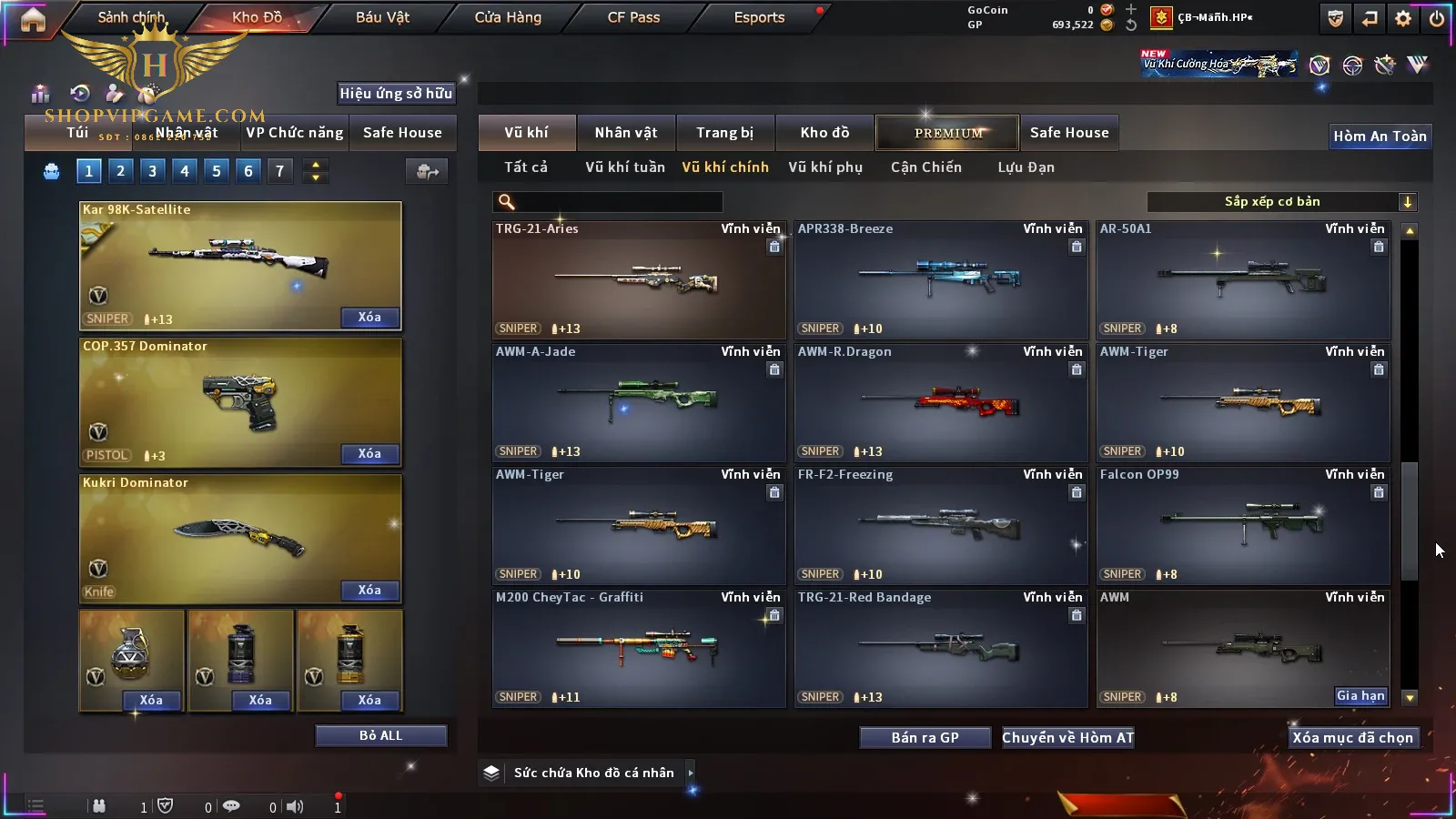Sell item with Bán ra GP

[x=925, y=738]
